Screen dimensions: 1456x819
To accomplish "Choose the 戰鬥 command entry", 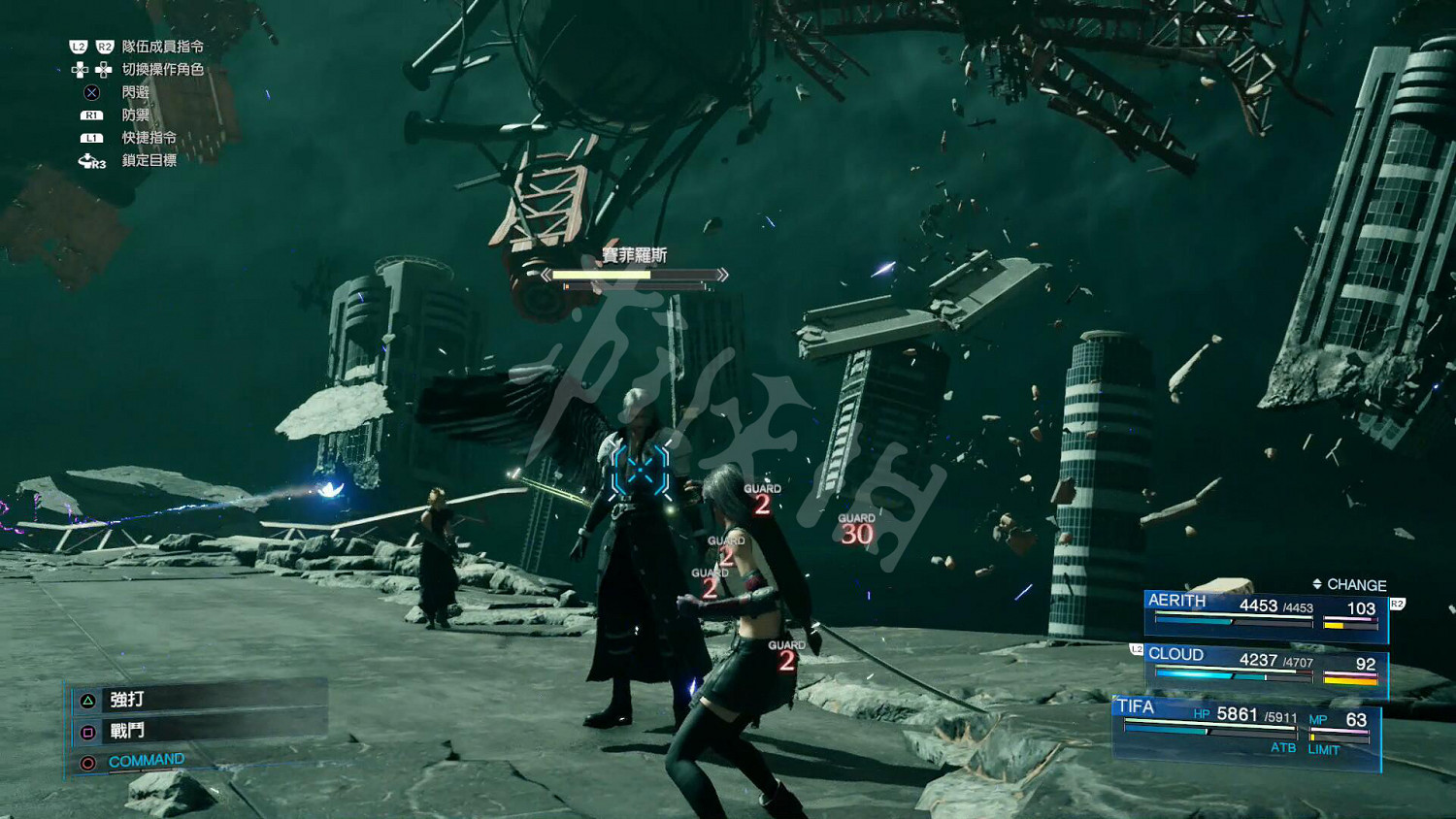I will (126, 731).
